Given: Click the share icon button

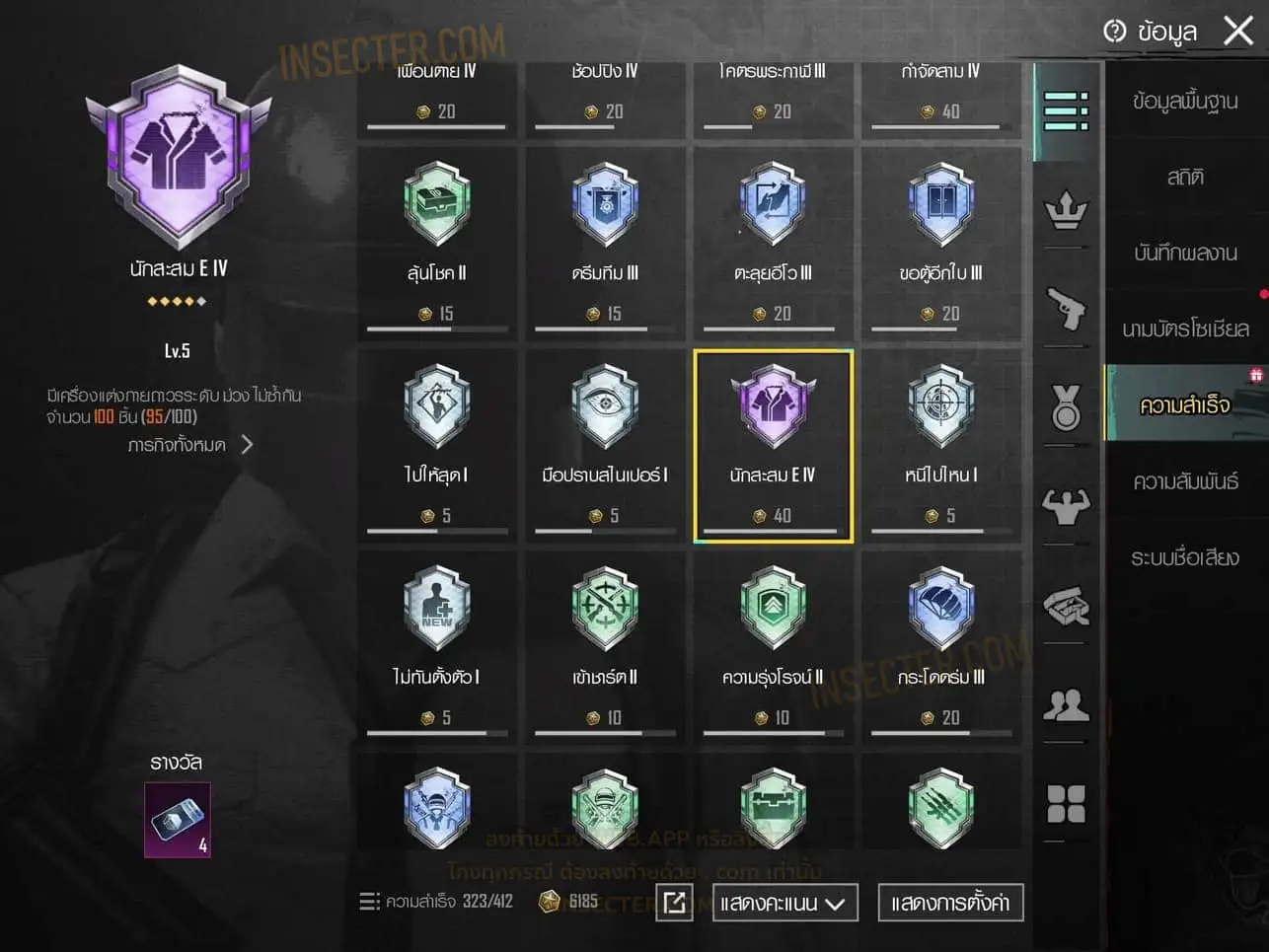Looking at the screenshot, I should click(x=675, y=903).
